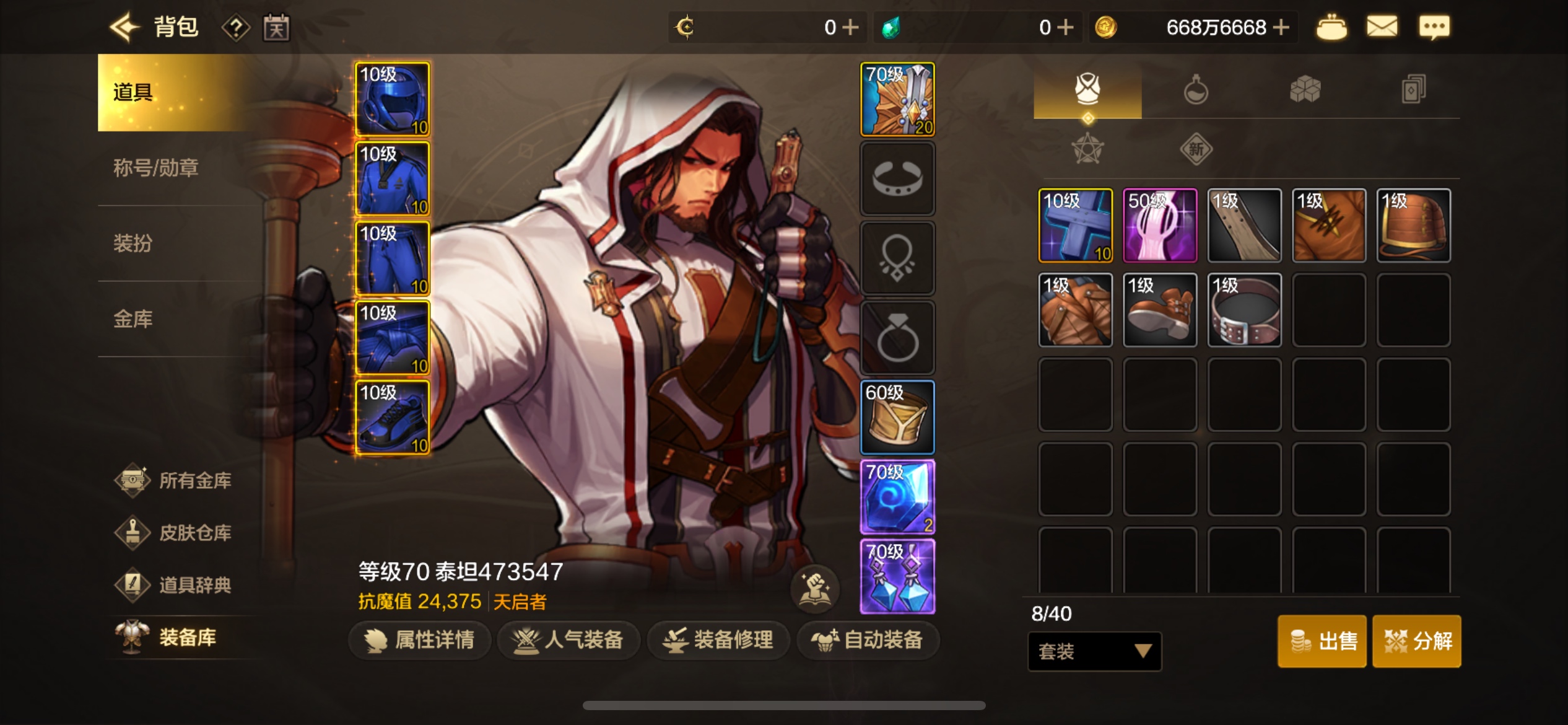
Task: Select the 10级 blue helmet item thumbnail
Action: (x=392, y=99)
